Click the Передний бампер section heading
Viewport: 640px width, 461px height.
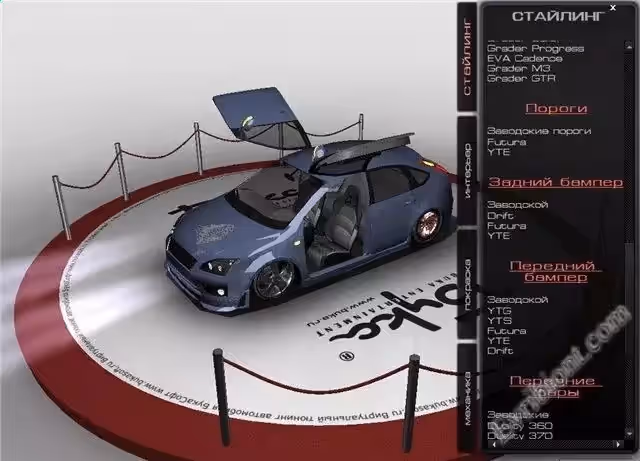(556, 270)
